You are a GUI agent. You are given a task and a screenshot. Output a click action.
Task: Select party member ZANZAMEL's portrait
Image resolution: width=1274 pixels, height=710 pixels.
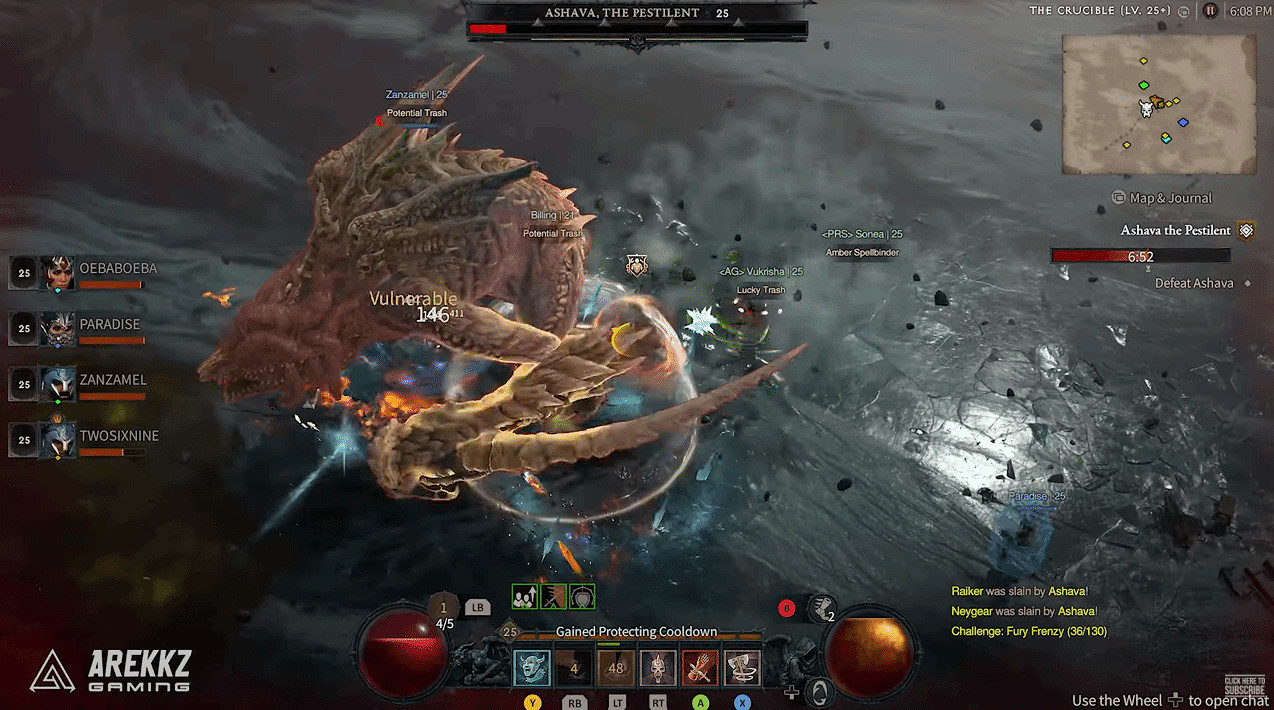pyautogui.click(x=57, y=384)
